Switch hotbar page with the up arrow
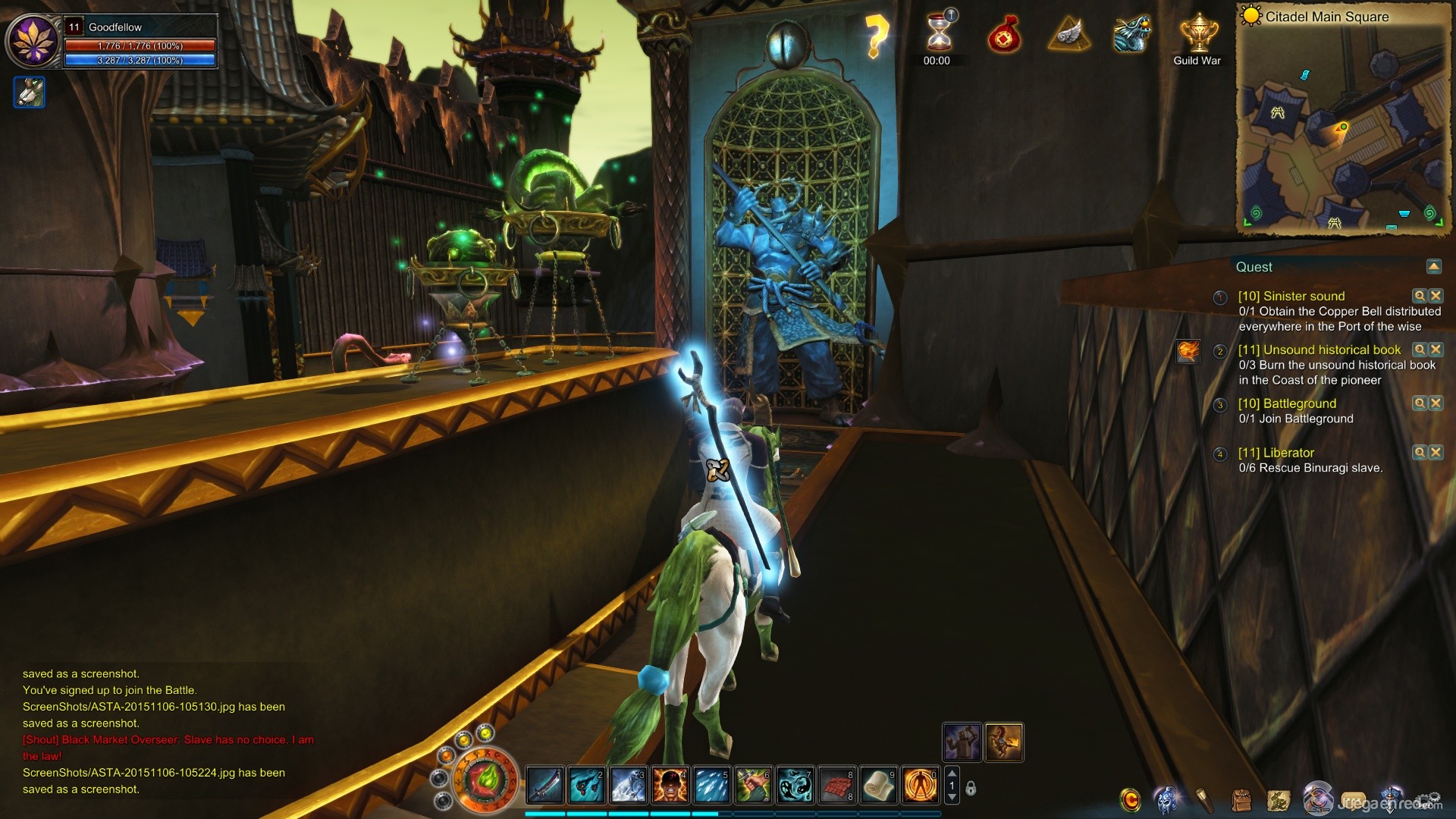 coord(952,773)
